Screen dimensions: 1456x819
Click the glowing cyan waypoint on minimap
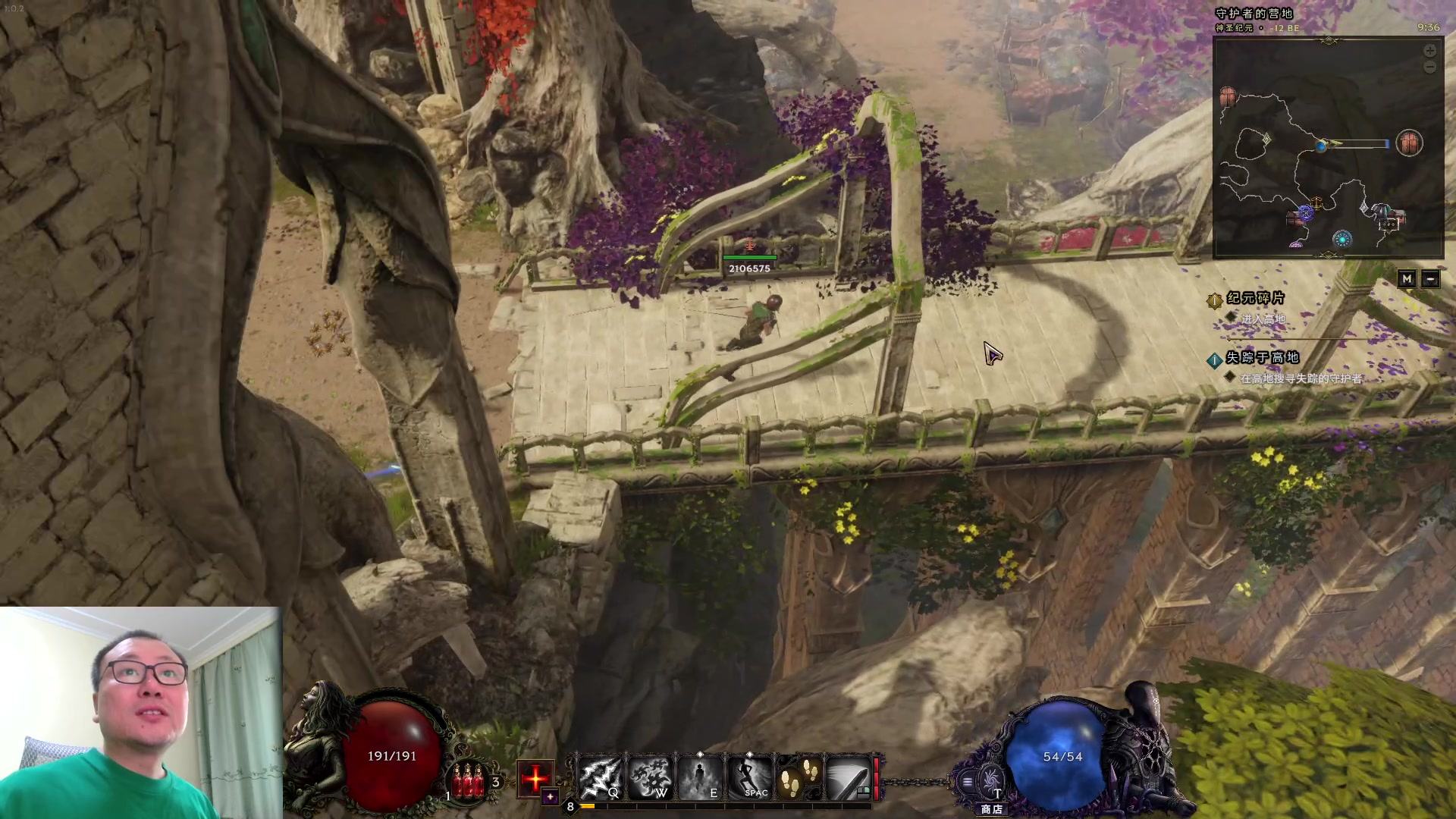pyautogui.click(x=1342, y=240)
